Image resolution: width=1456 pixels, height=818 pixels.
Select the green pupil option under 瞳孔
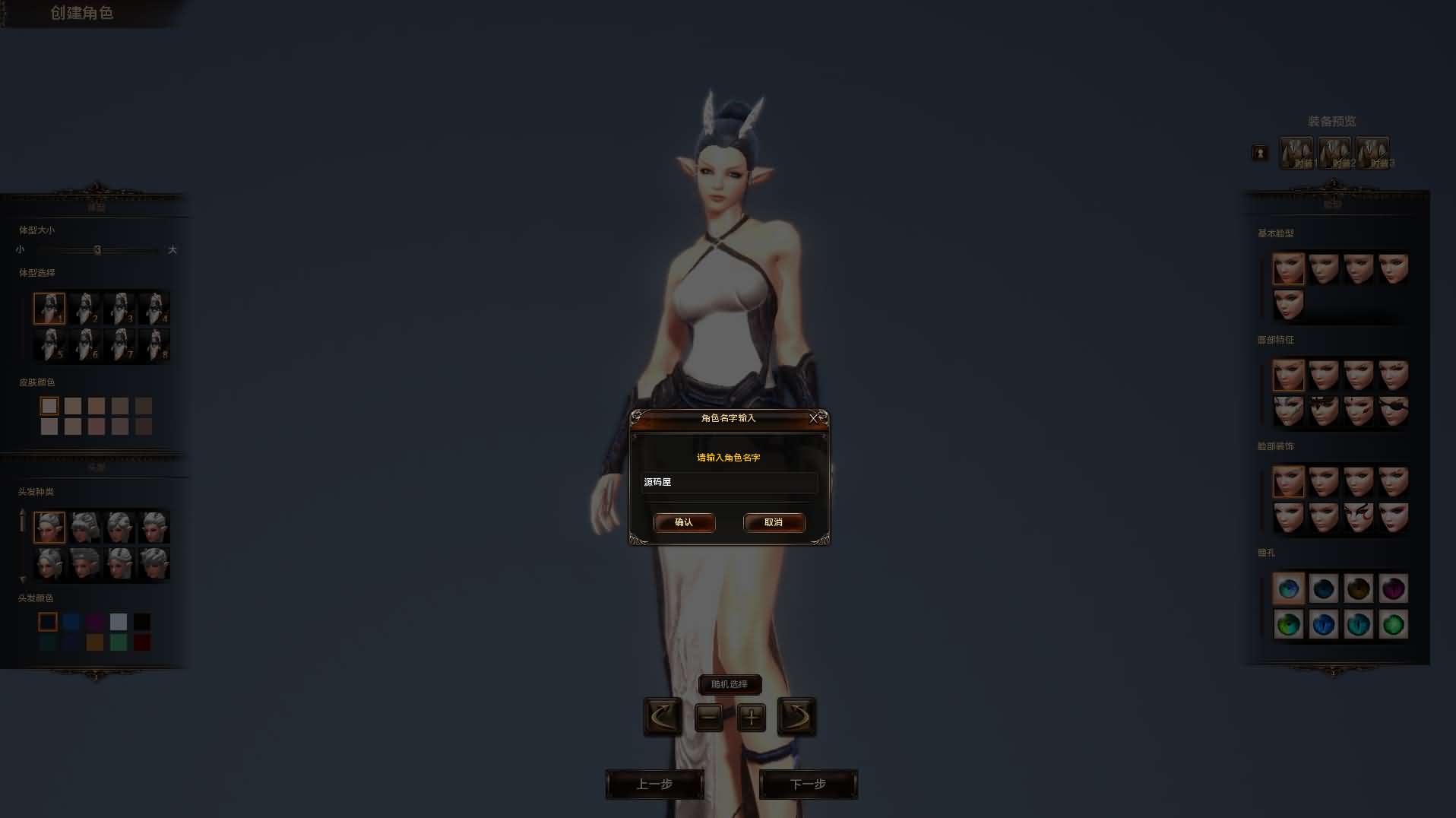[1393, 625]
